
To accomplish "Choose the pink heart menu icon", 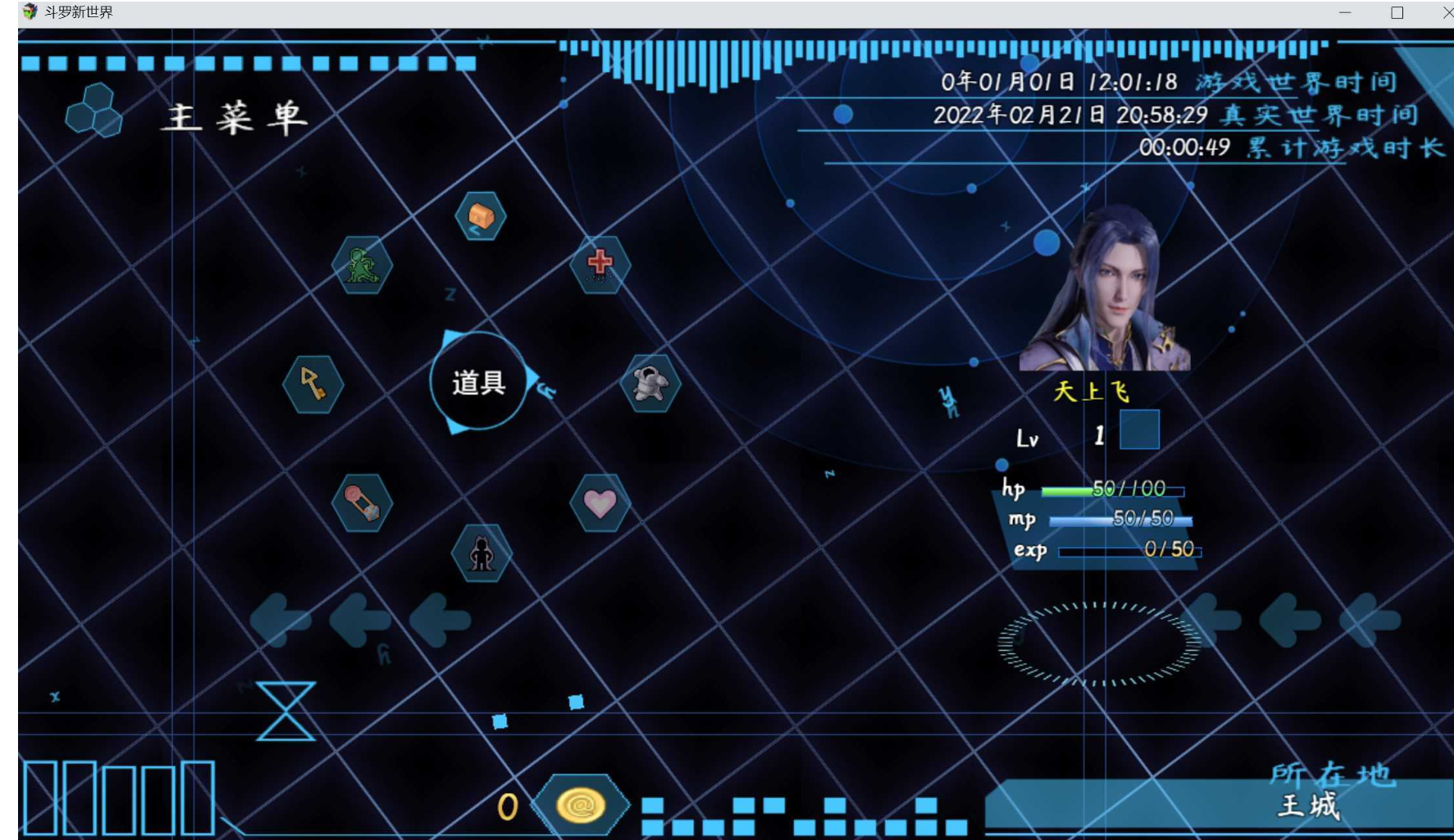I will pos(600,502).
